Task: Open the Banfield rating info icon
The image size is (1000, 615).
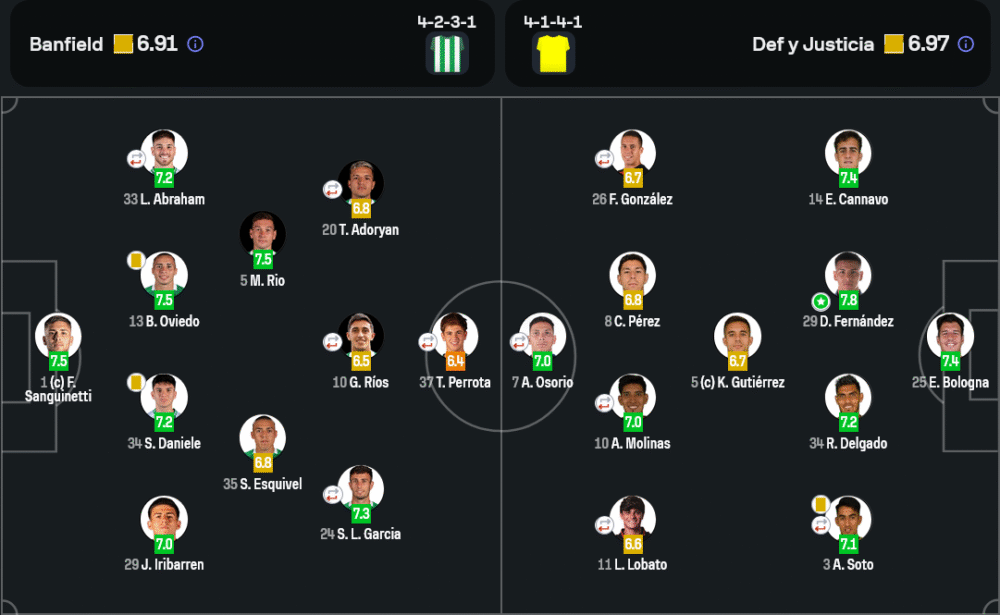Action: click(196, 44)
